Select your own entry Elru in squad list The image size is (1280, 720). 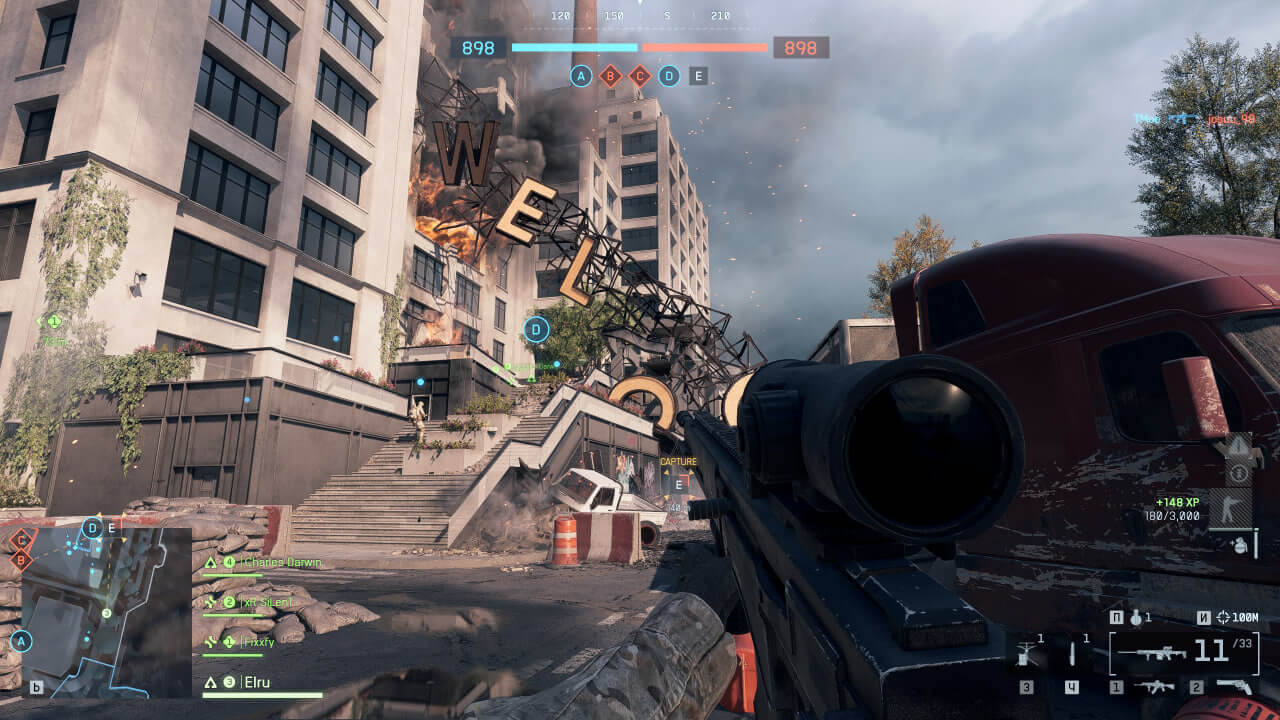pyautogui.click(x=256, y=683)
